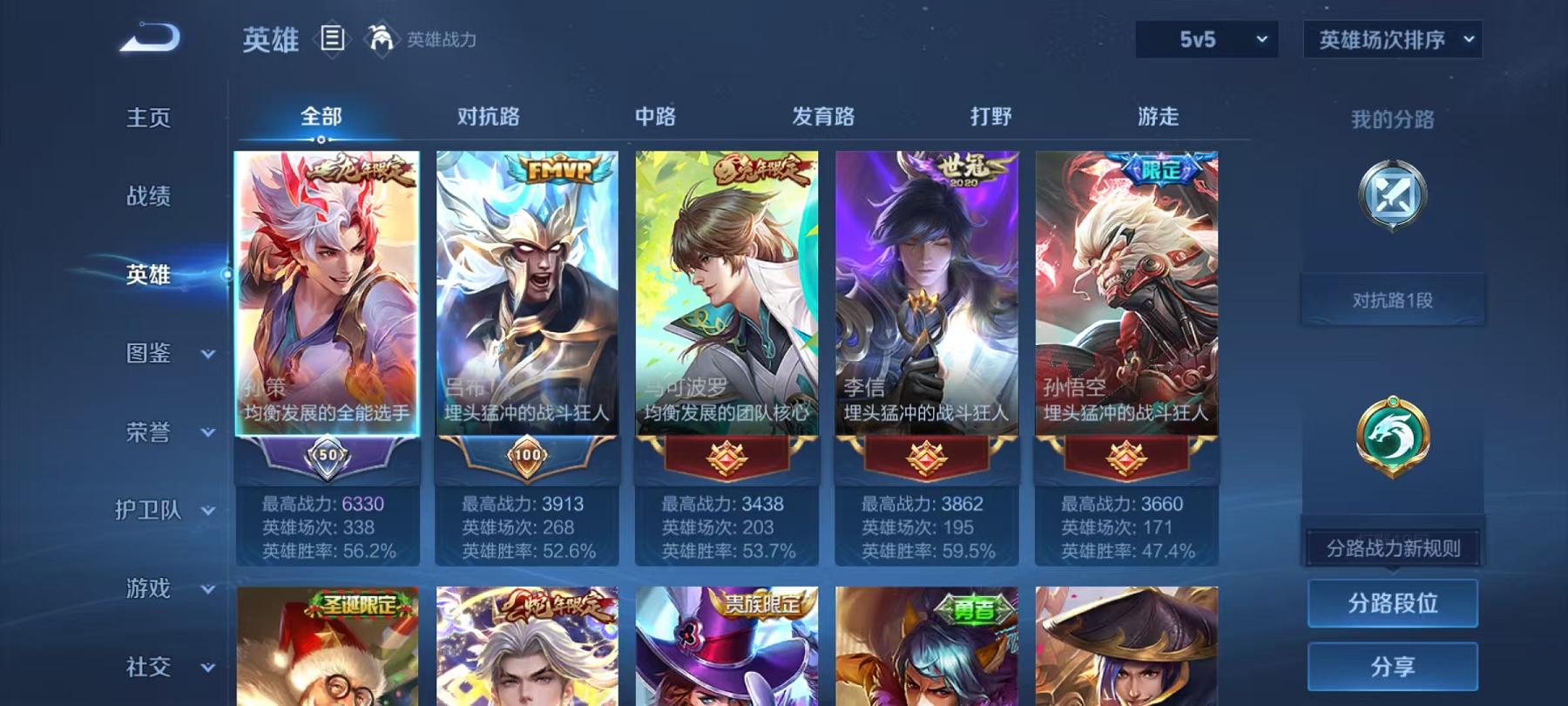
Task: Click the 英雄战力 emblem icon
Action: [378, 38]
